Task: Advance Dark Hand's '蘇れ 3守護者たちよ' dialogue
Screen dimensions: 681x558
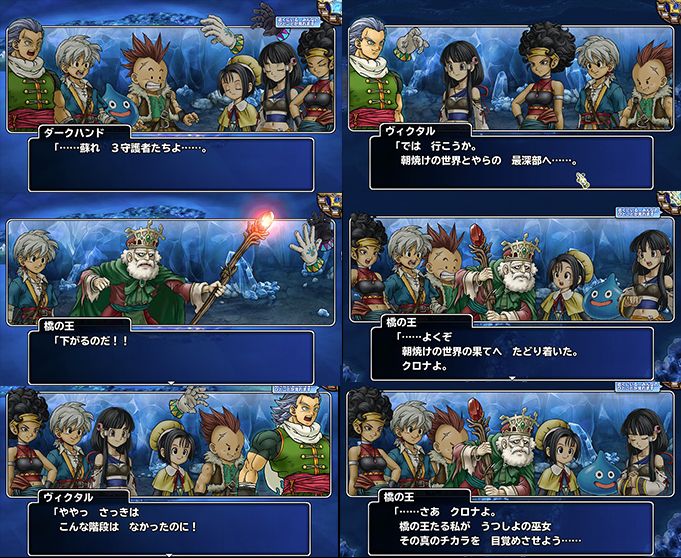Action: [x=170, y=160]
